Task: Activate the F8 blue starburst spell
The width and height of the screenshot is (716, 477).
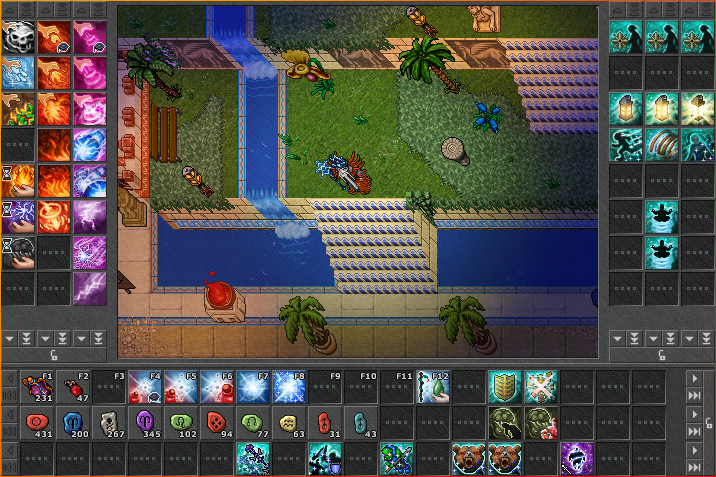Action: (x=291, y=387)
